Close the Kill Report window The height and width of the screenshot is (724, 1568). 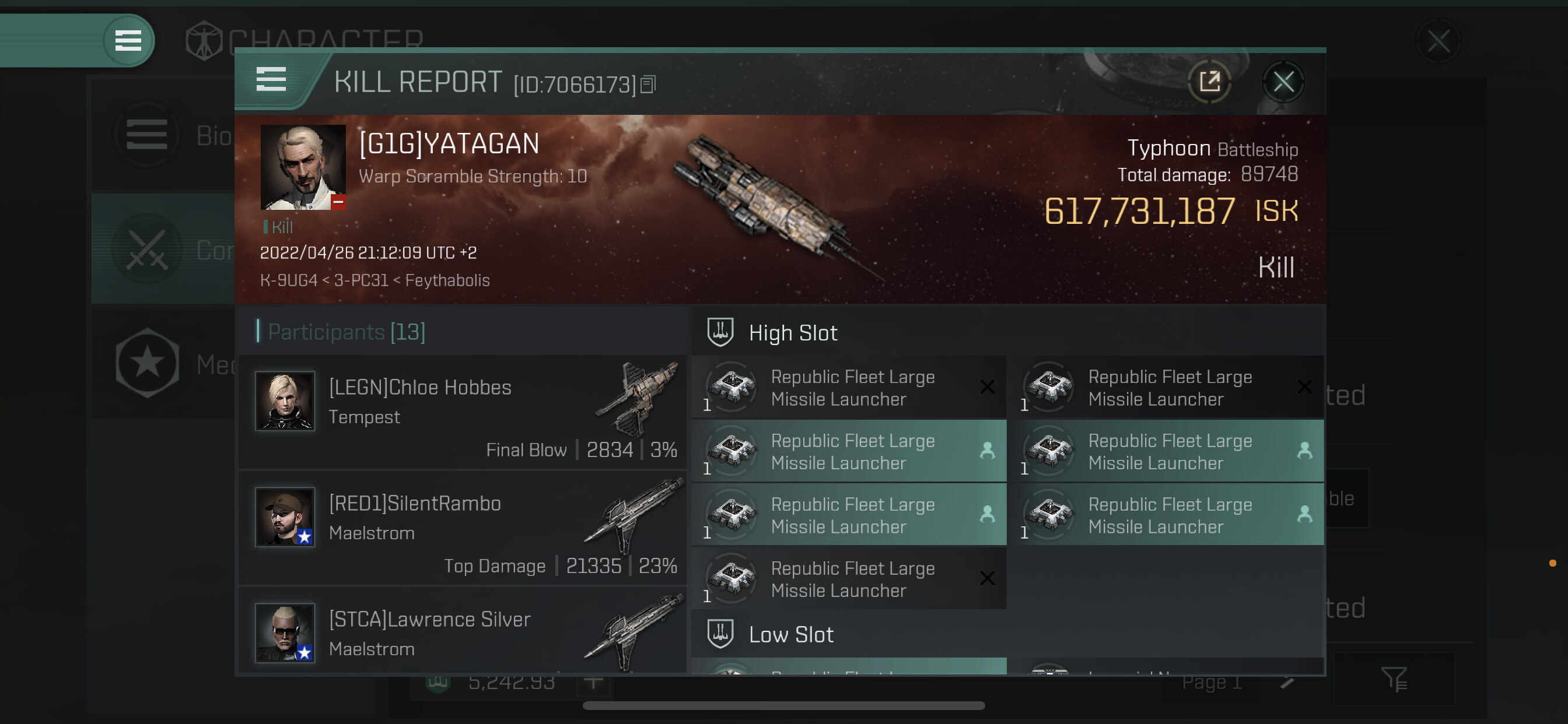tap(1283, 82)
